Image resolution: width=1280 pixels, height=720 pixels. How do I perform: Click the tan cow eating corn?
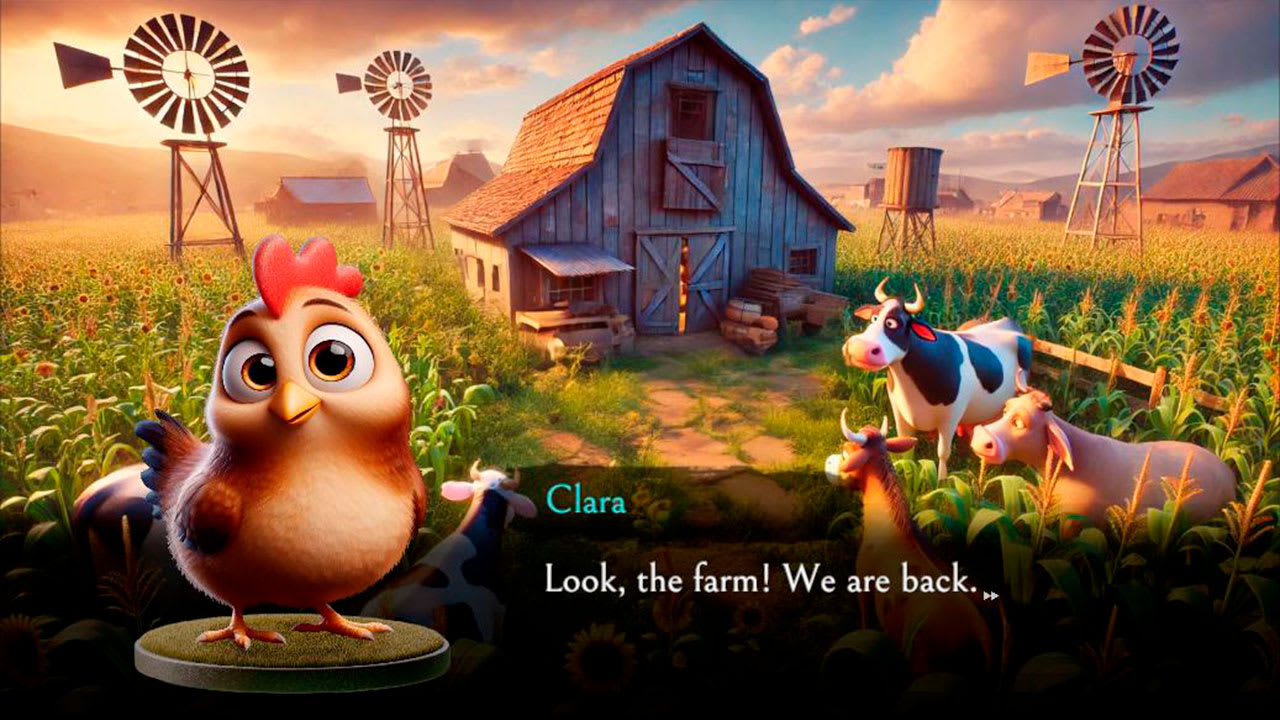pyautogui.click(x=1030, y=440)
